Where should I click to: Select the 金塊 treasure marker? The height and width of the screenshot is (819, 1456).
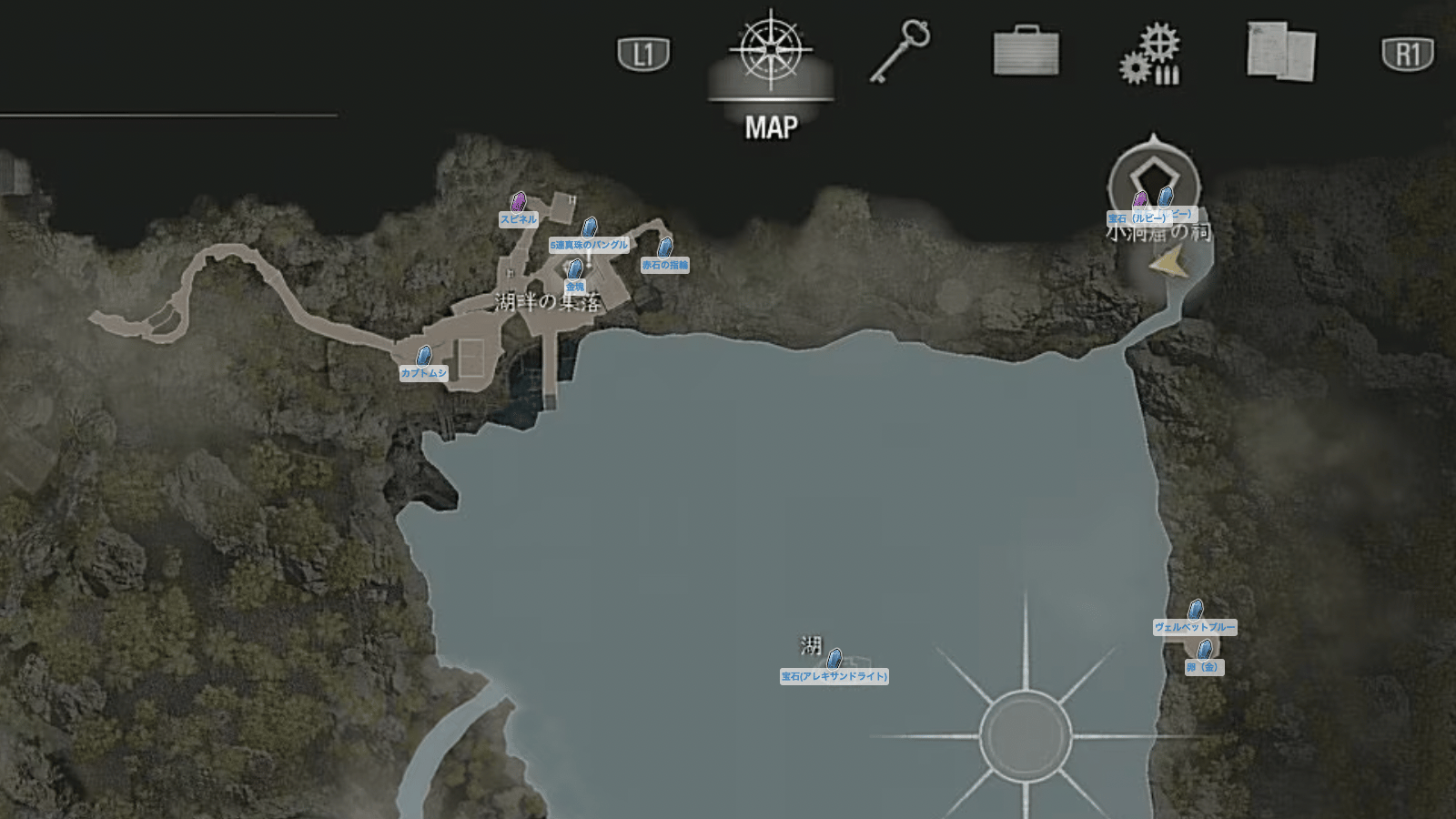click(x=575, y=269)
